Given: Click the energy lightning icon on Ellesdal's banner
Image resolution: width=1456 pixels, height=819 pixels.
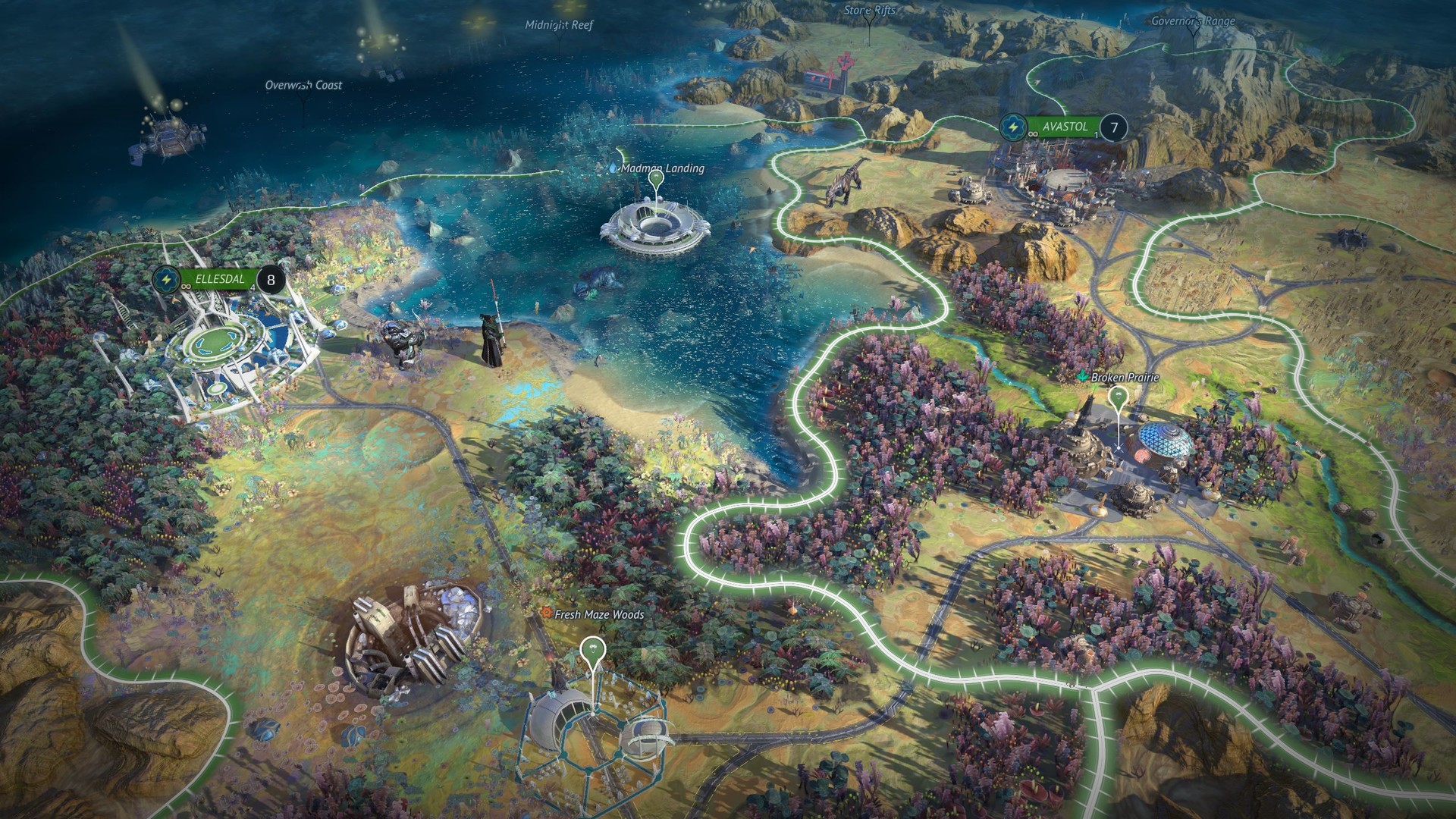Looking at the screenshot, I should point(166,279).
